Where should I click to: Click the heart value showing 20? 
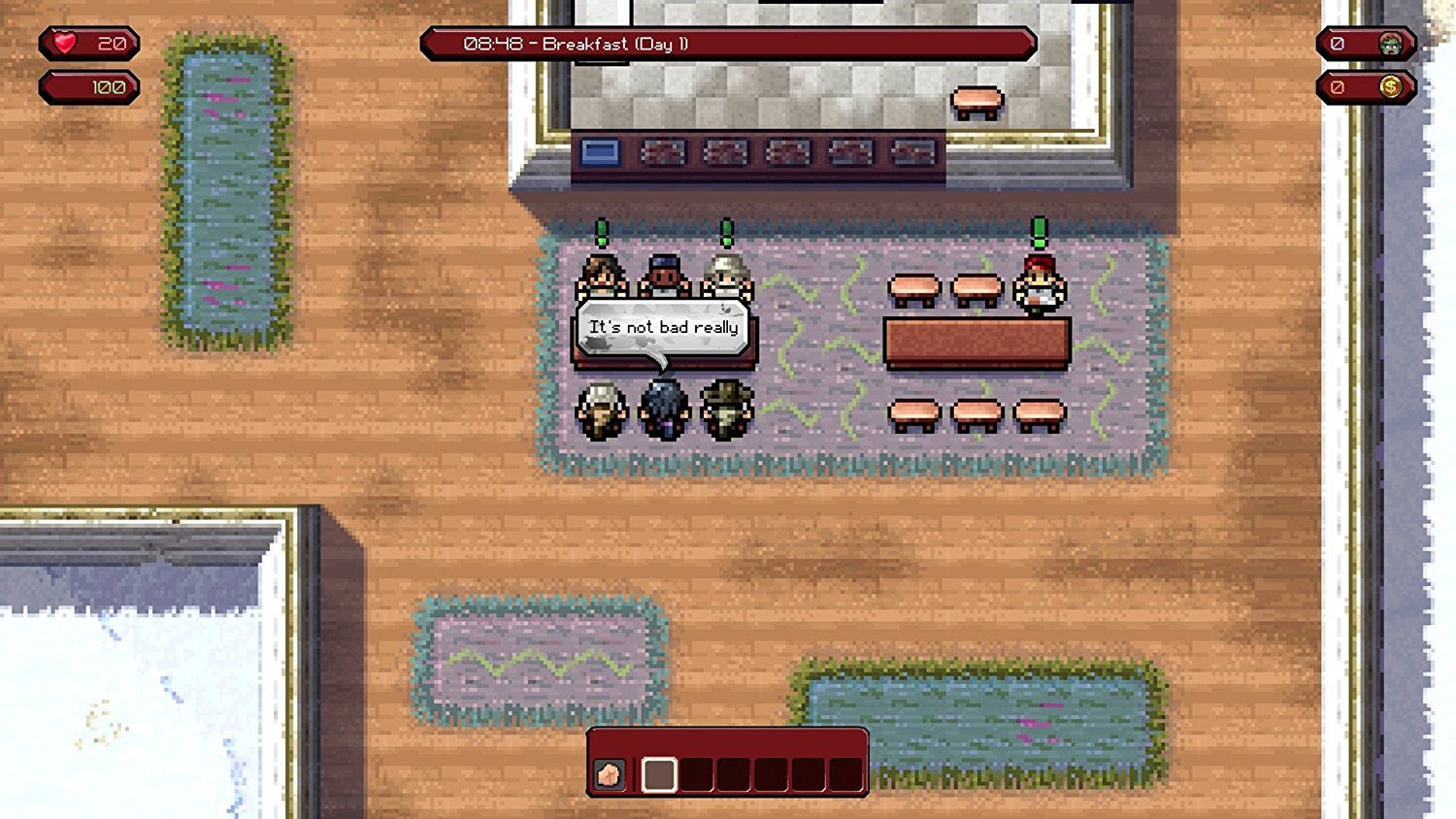[110, 43]
